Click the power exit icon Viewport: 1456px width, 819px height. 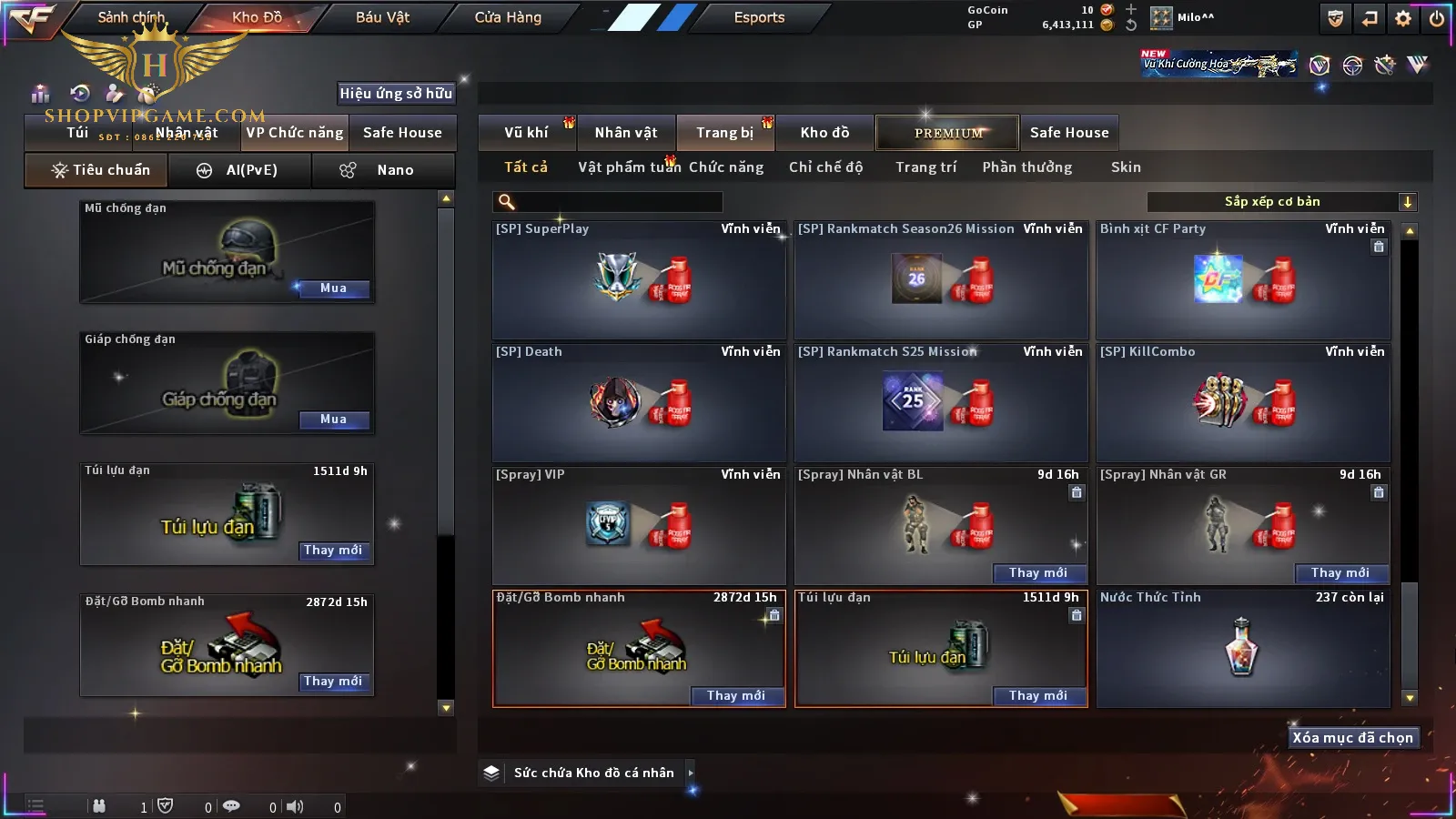tap(1437, 18)
